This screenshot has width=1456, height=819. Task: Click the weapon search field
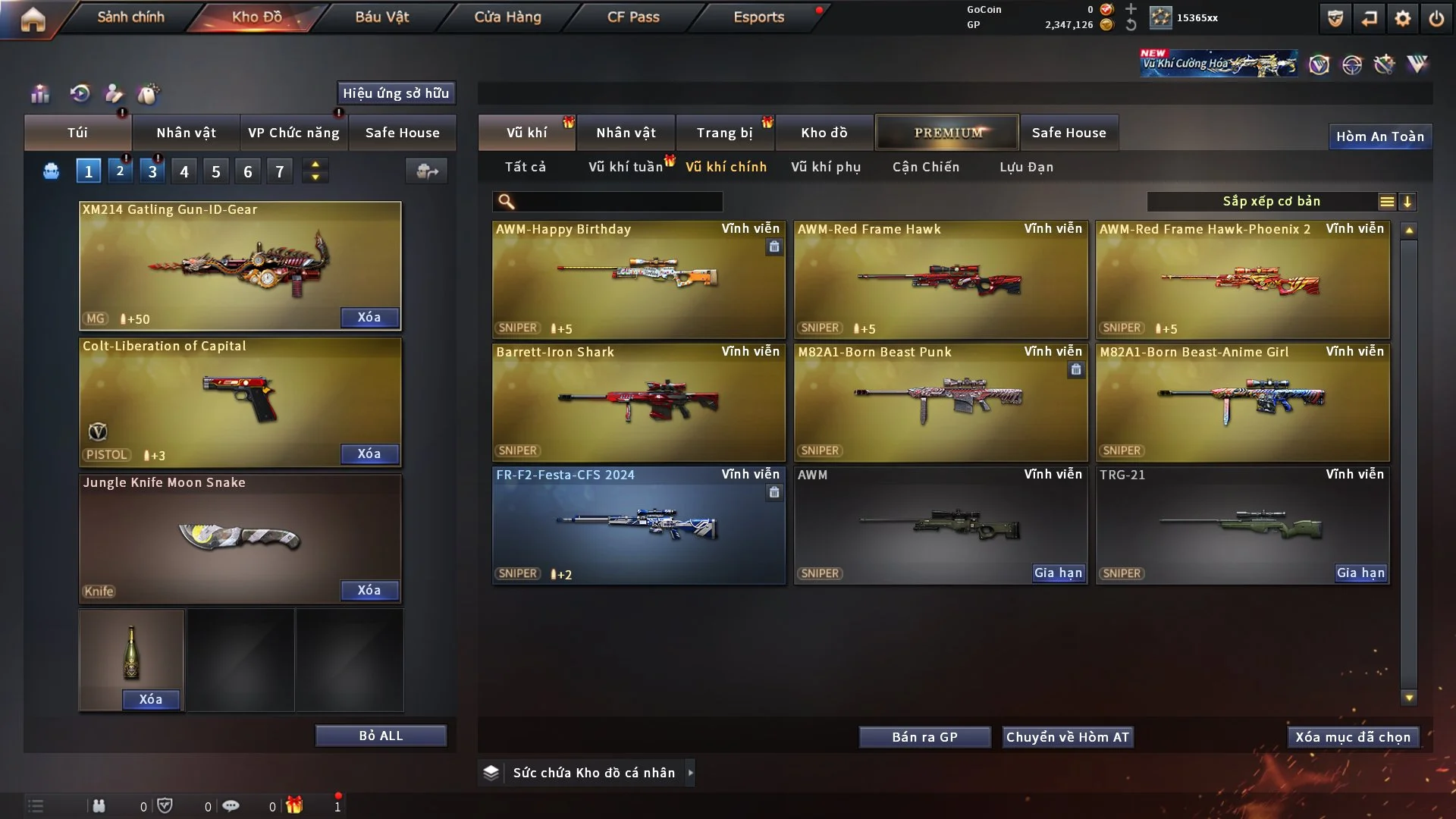pyautogui.click(x=618, y=202)
